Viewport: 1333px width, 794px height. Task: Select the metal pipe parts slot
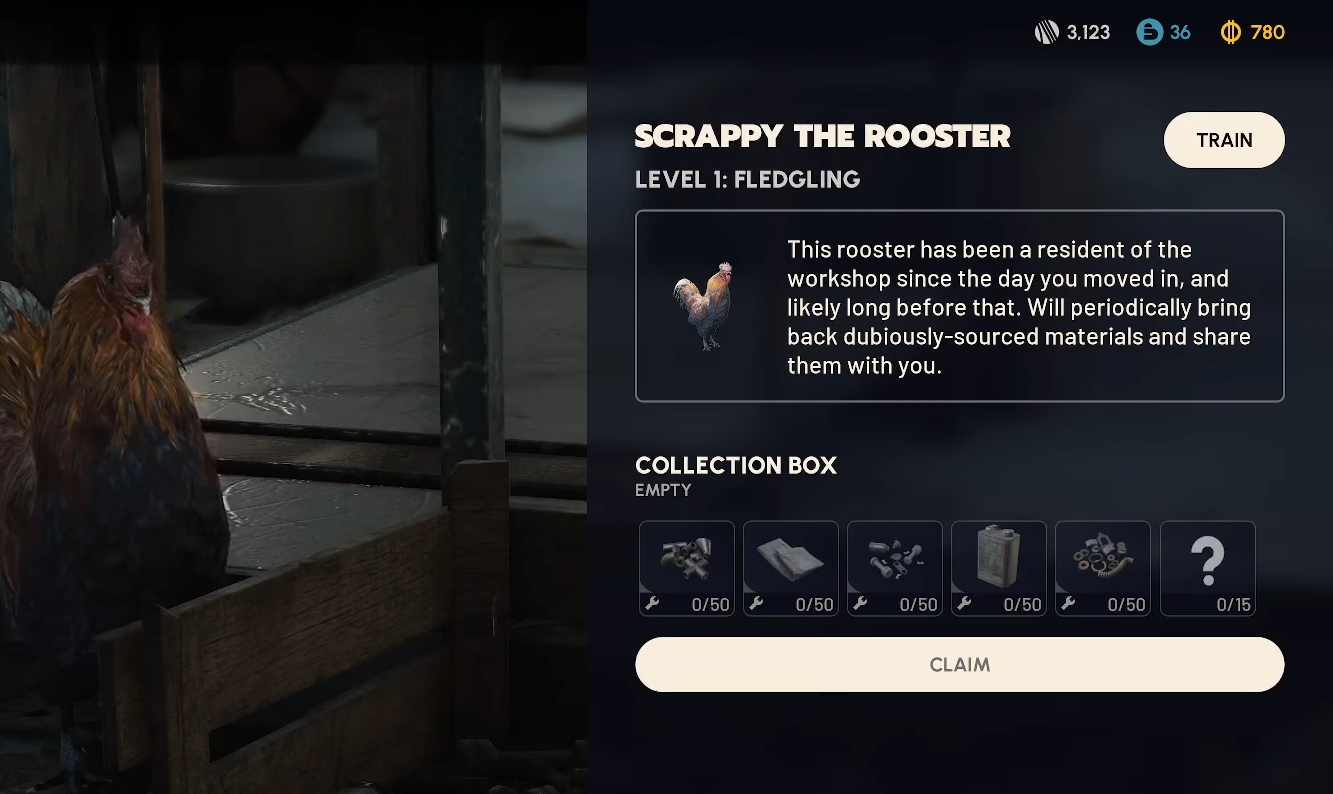point(687,568)
